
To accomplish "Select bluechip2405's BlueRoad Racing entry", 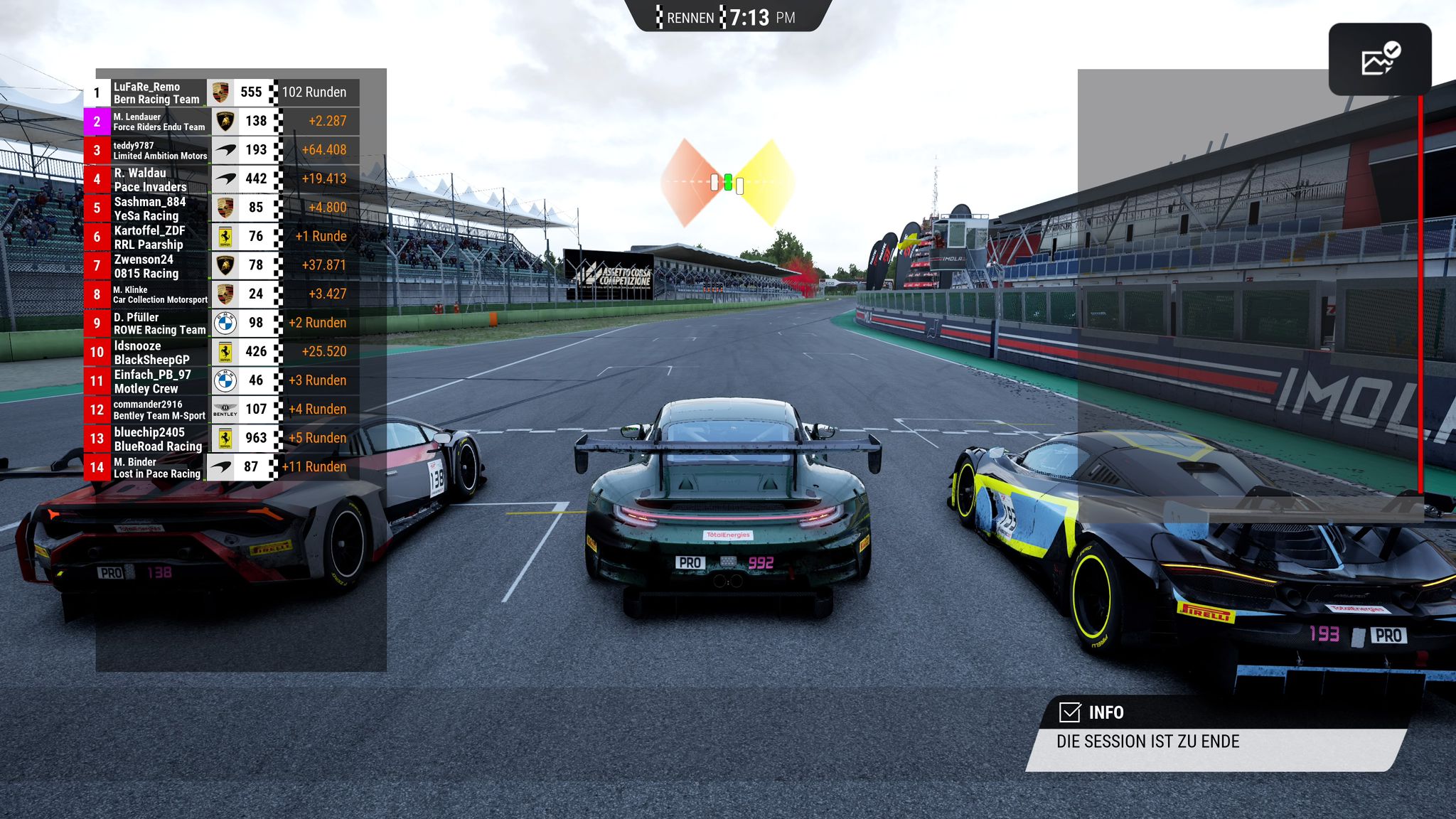I will pos(159,439).
